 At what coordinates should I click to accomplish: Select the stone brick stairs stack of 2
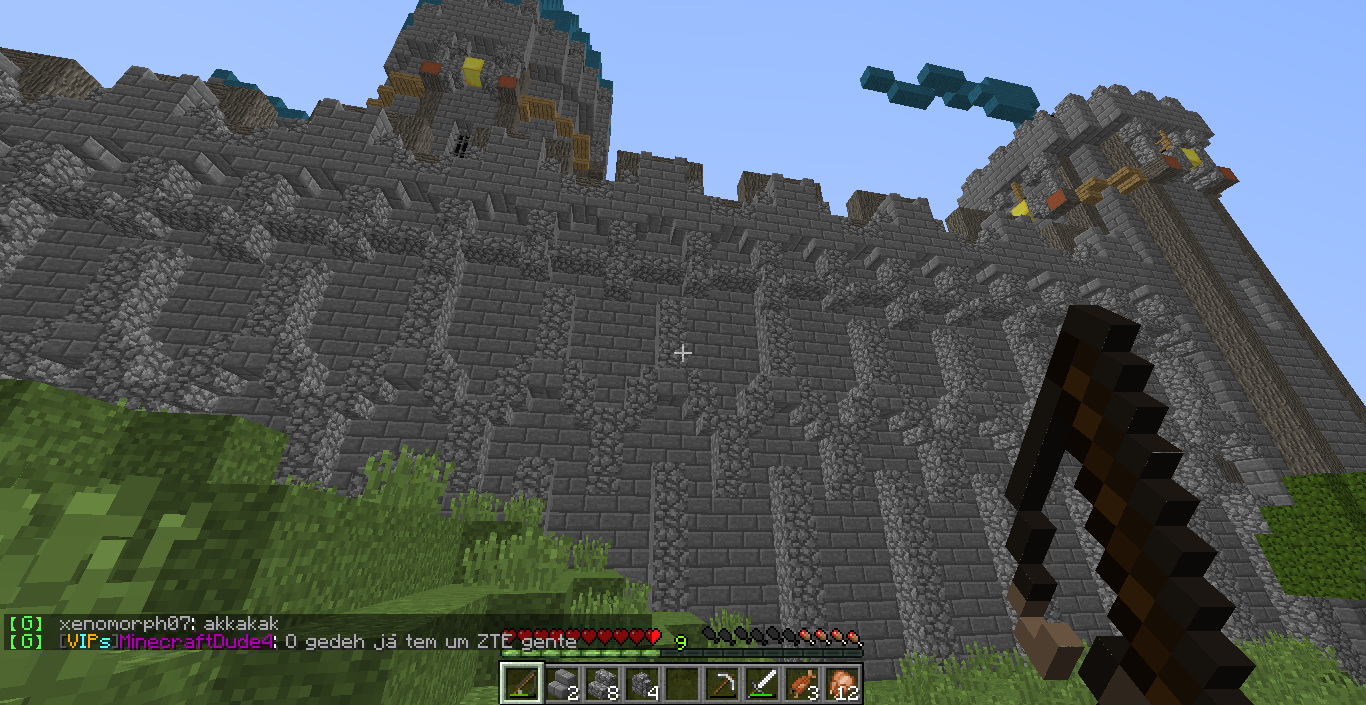[x=562, y=683]
